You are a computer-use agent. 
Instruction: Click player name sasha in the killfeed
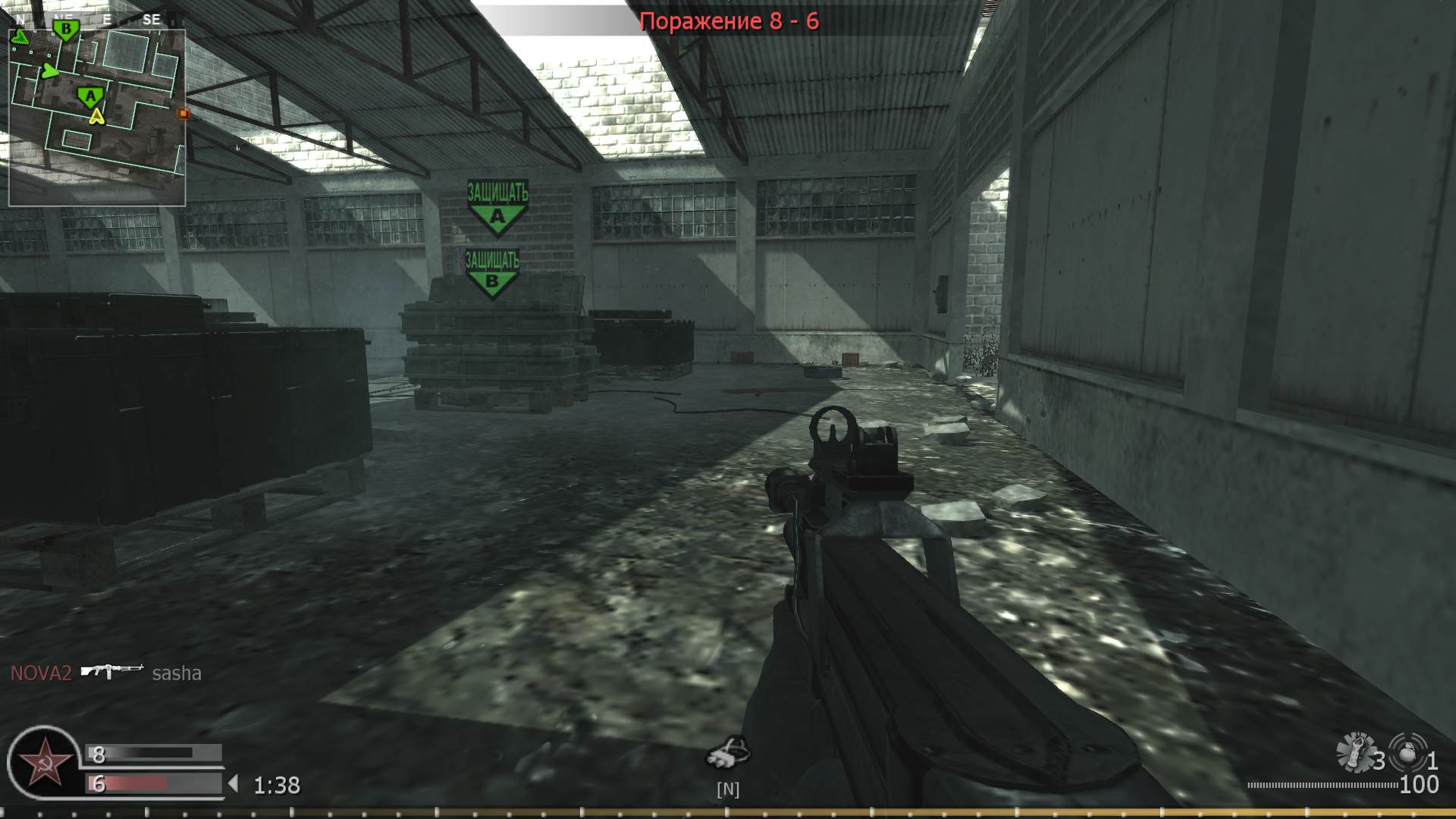point(177,673)
